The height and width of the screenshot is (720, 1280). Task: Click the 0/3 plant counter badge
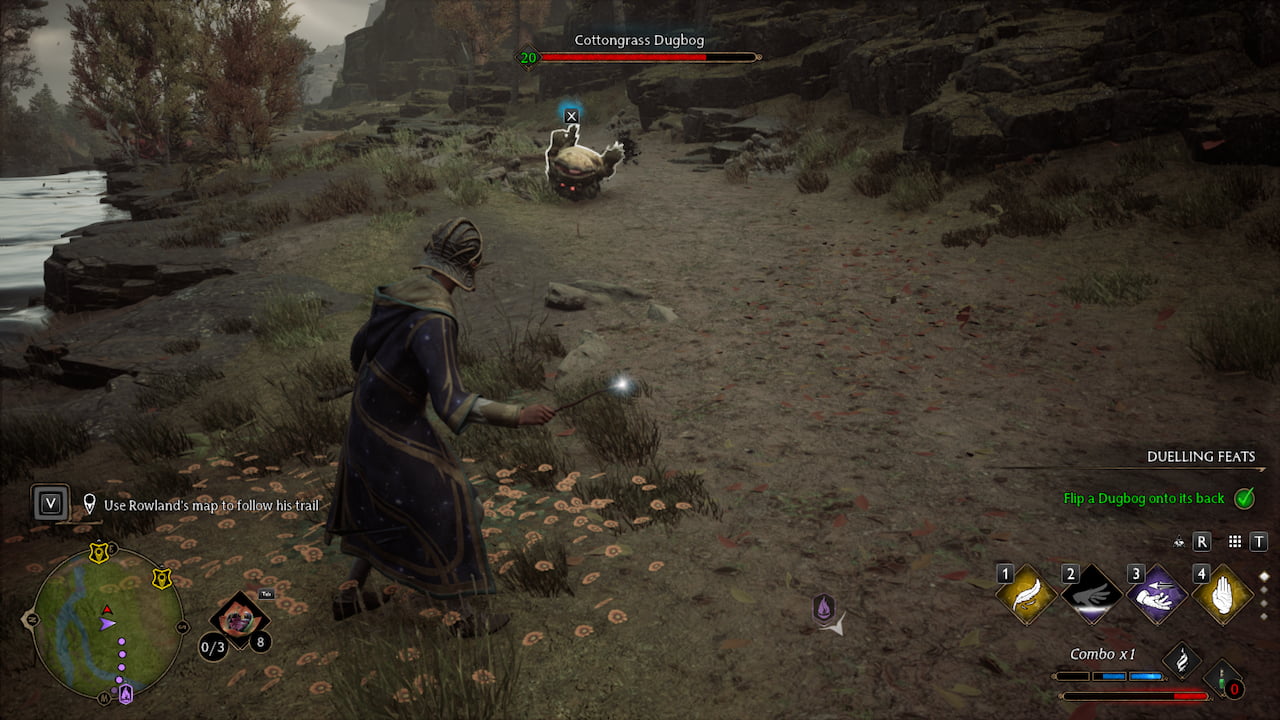click(213, 645)
